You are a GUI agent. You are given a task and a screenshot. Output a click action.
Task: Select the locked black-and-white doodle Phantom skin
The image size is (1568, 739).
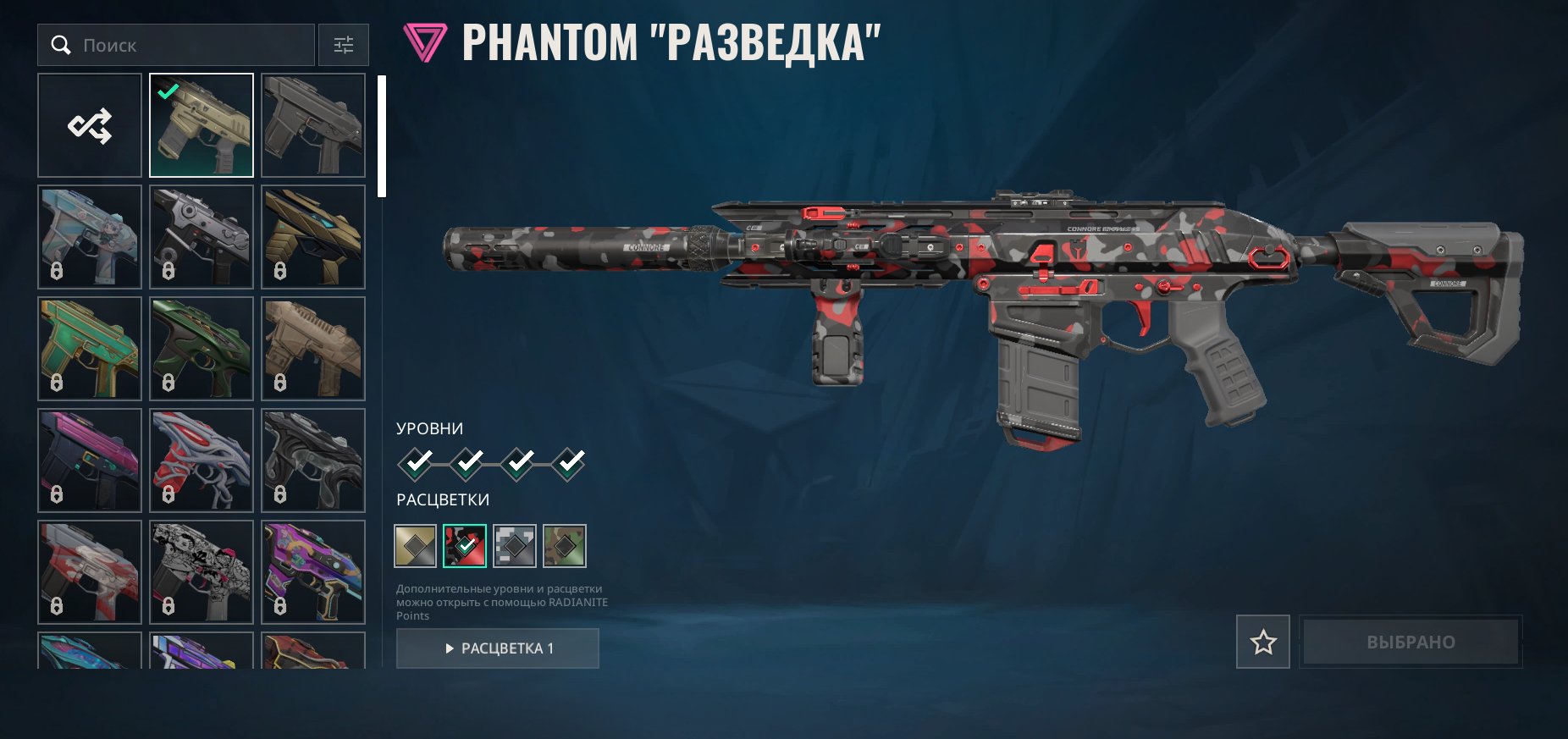[x=202, y=572]
